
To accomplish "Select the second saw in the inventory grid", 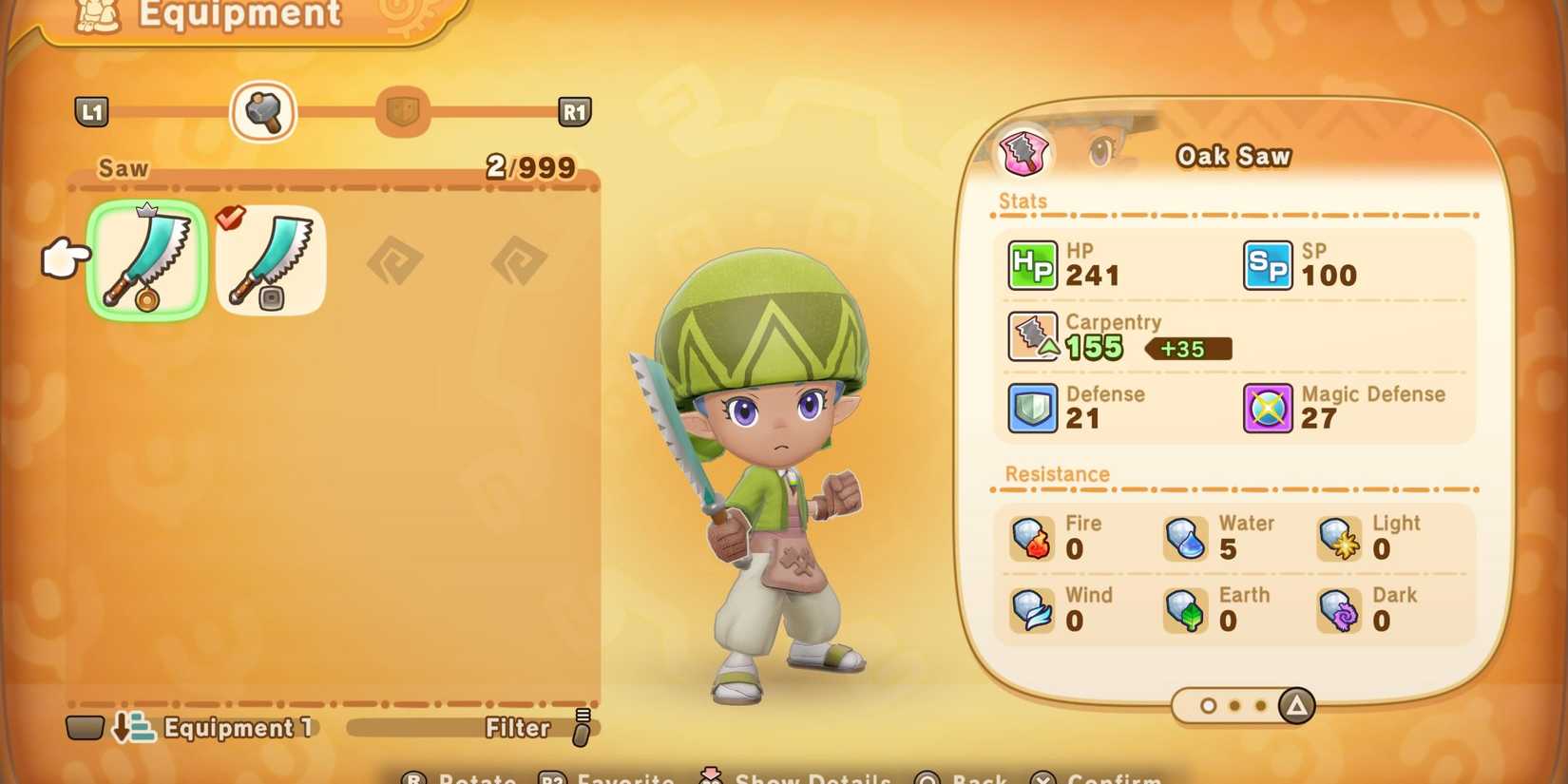I will [270, 260].
